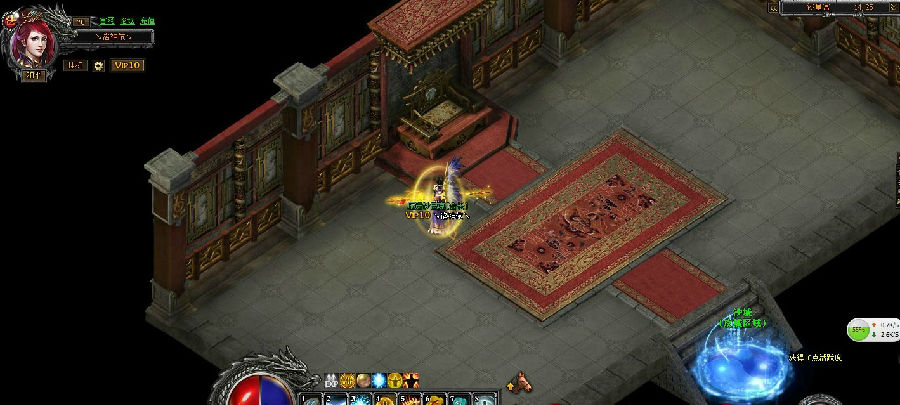Click the horse mount icon with arrow
The width and height of the screenshot is (900, 405).
click(519, 381)
